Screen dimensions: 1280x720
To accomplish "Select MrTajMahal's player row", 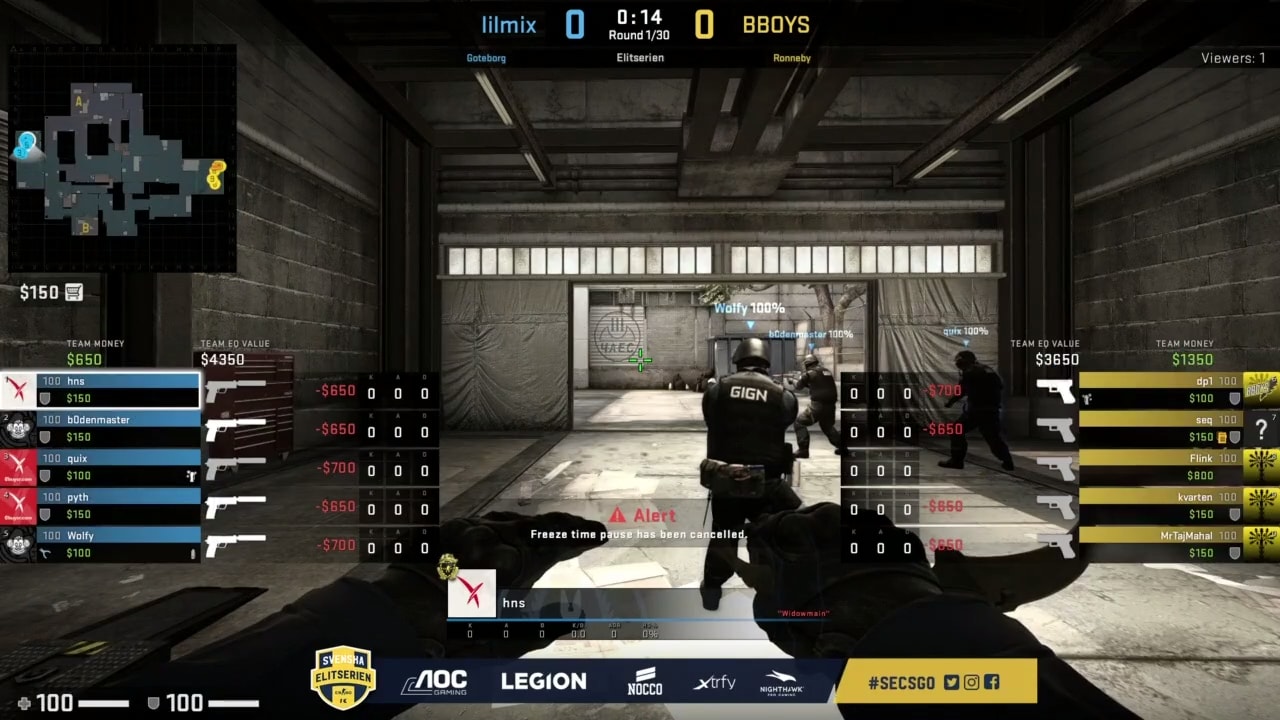I will pyautogui.click(x=1160, y=544).
